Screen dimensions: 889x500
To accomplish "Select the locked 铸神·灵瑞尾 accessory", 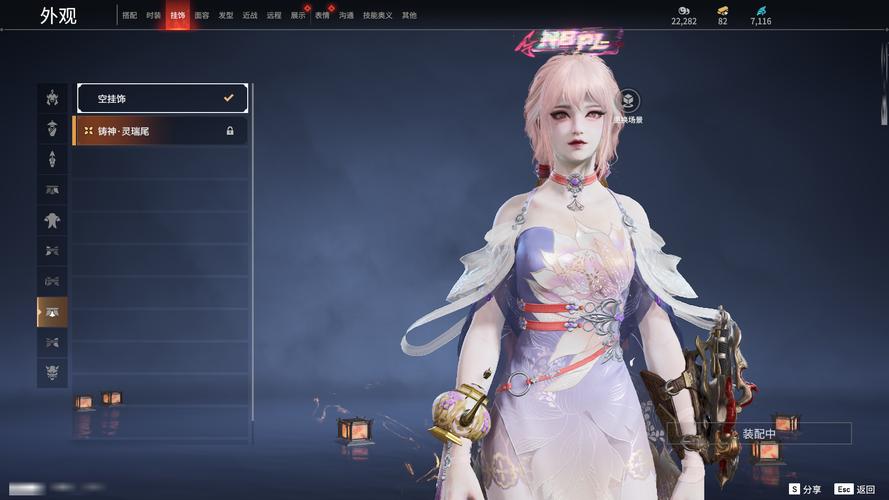I will click(160, 131).
